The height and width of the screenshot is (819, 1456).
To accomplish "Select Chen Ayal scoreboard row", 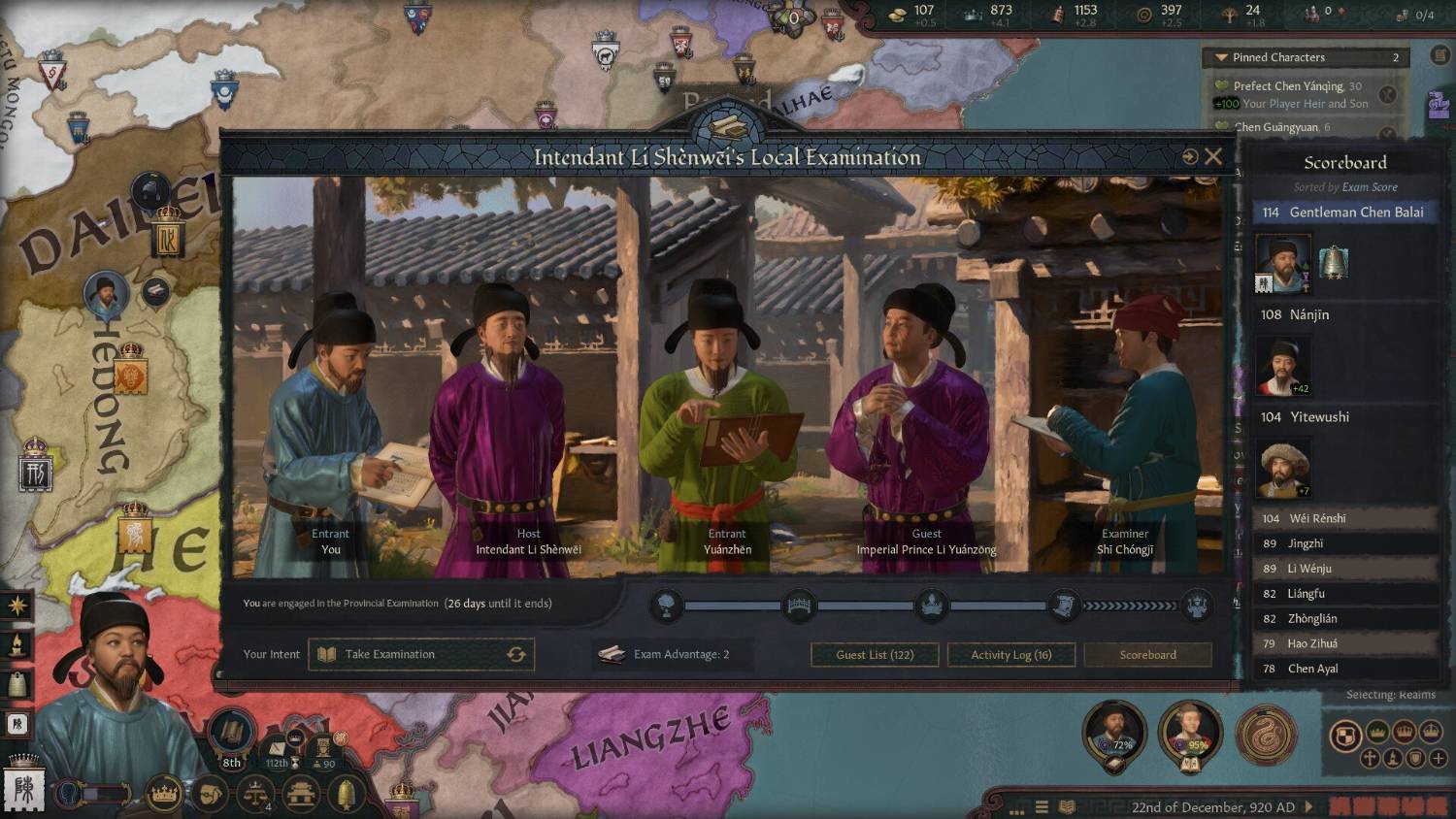I will pos(1345,669).
